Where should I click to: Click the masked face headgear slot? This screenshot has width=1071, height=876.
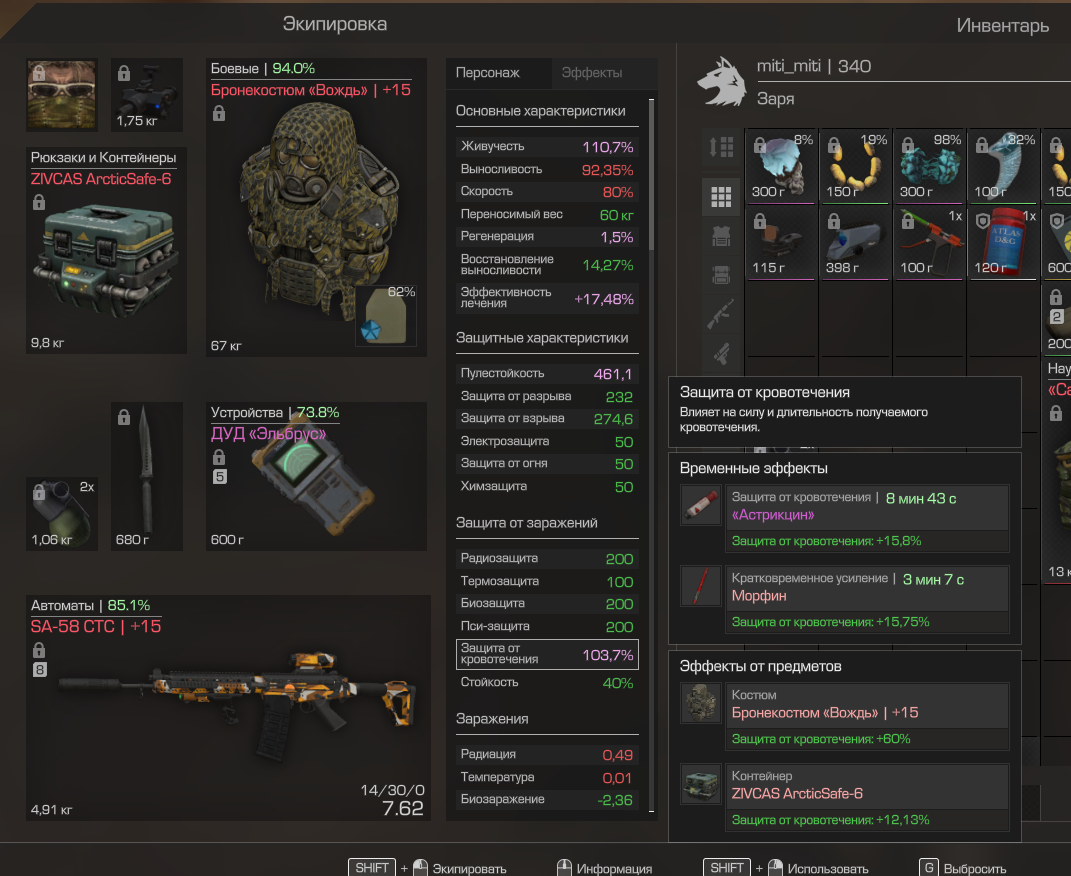click(61, 94)
